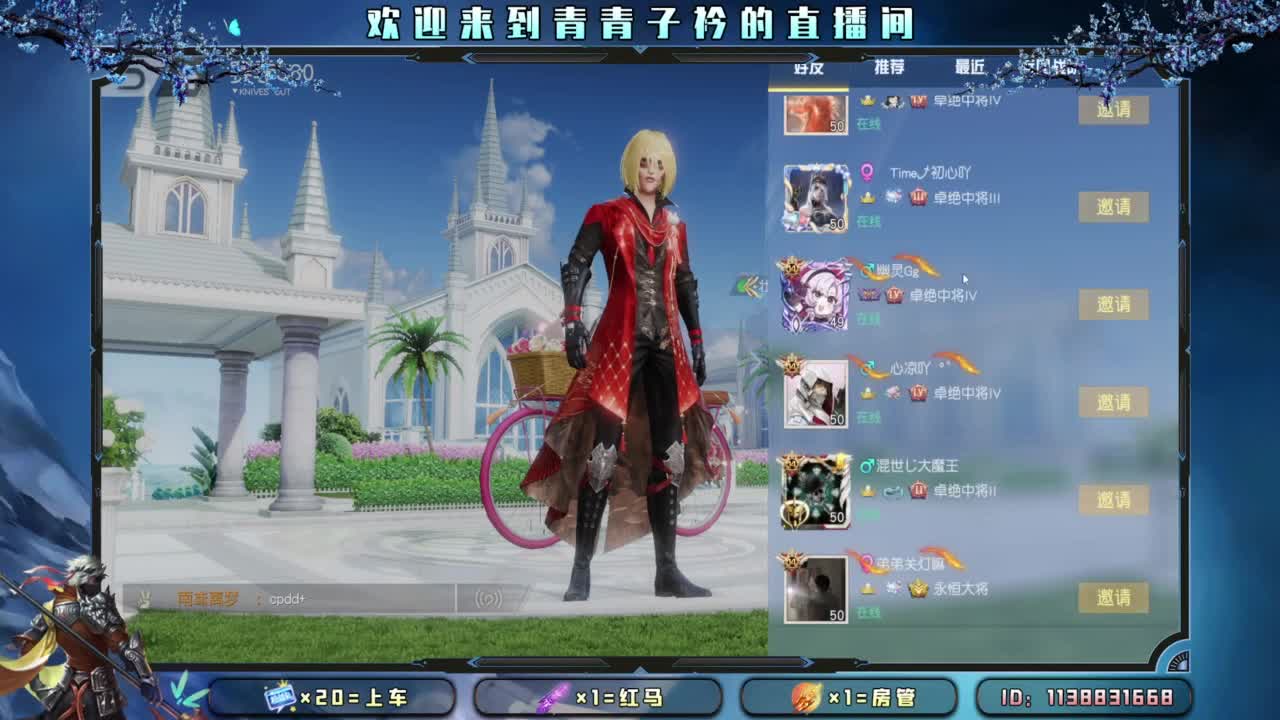Click the ID 1138831668 label
This screenshot has height=720, width=1280.
[x=1085, y=697]
